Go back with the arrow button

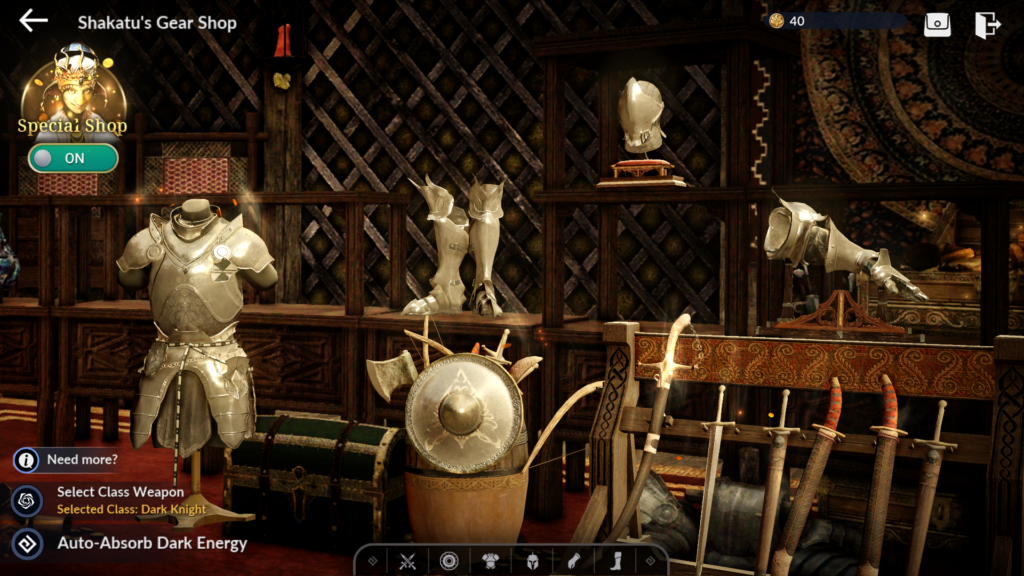(33, 21)
